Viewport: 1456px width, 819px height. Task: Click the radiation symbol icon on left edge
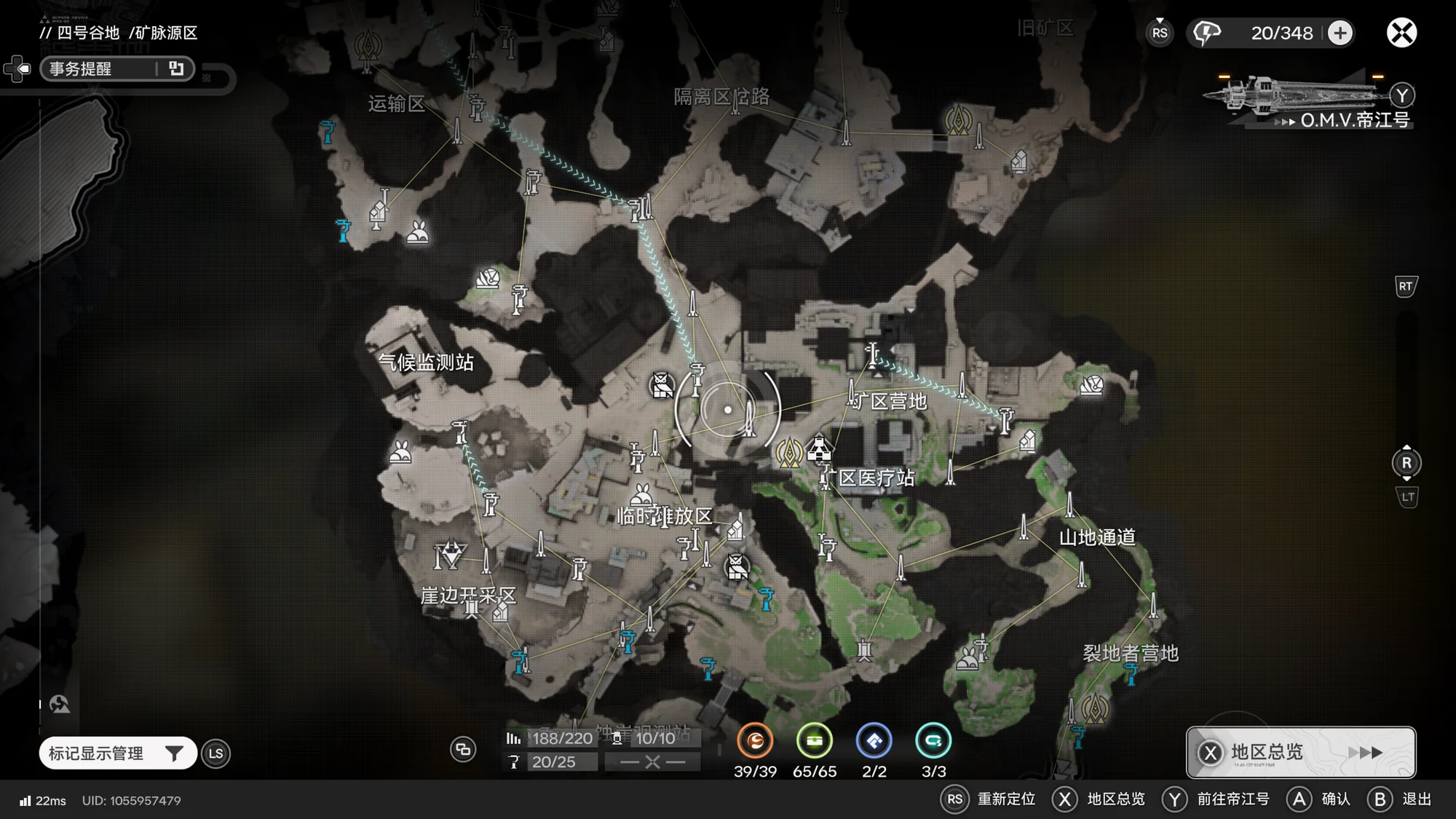[x=60, y=704]
